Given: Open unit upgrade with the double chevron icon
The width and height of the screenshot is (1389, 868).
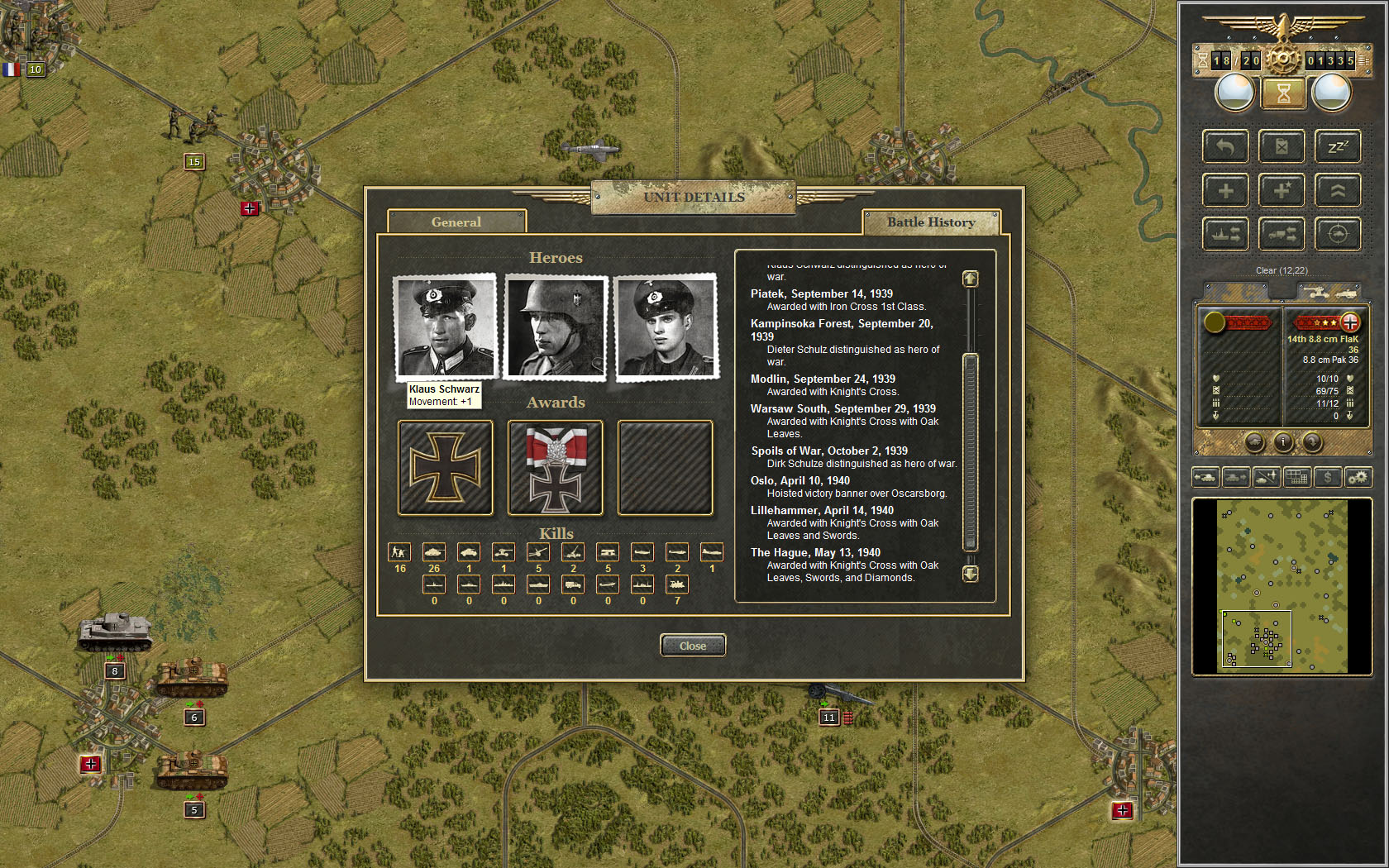Looking at the screenshot, I should click(1339, 190).
